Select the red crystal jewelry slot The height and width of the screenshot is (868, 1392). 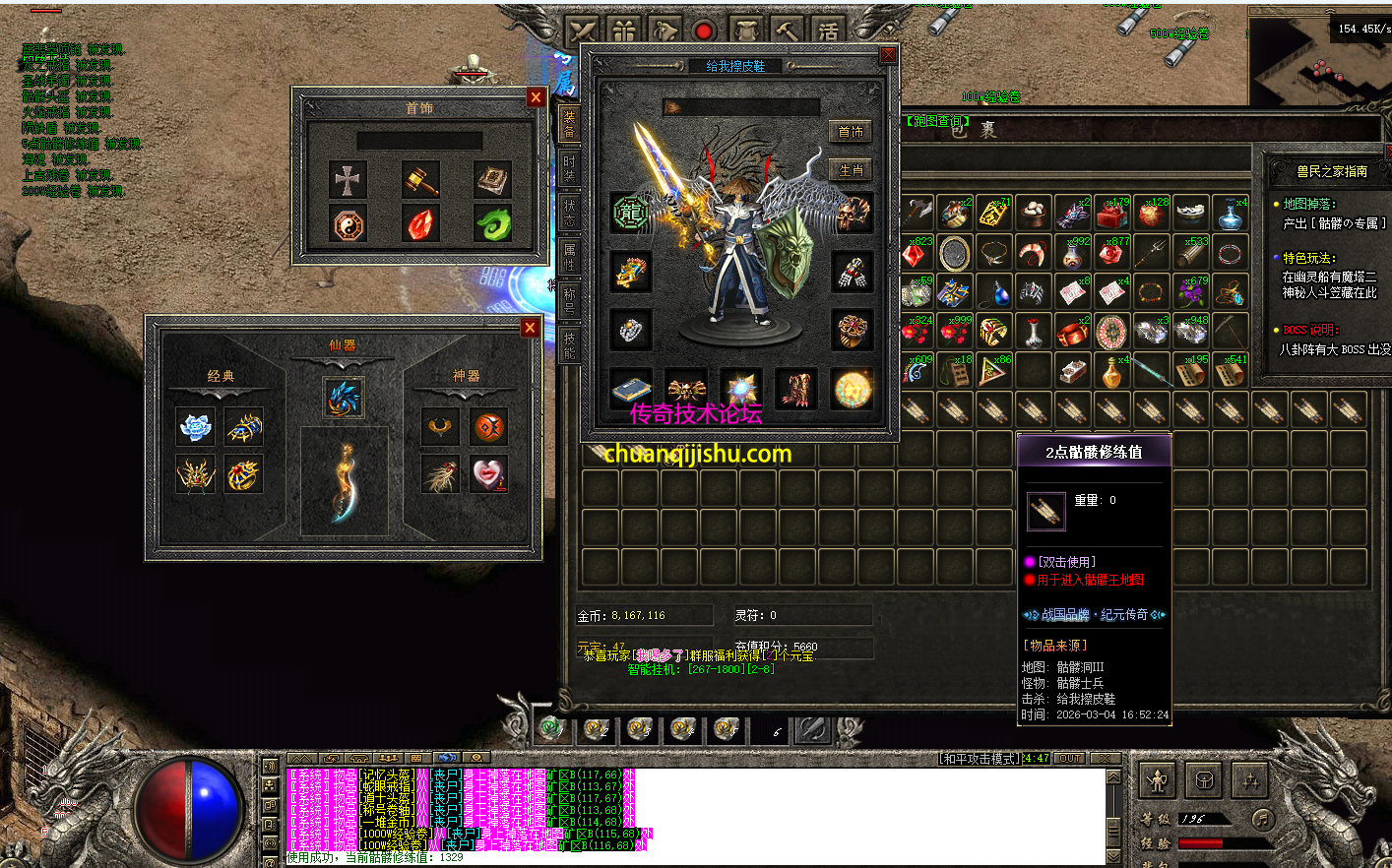click(420, 225)
